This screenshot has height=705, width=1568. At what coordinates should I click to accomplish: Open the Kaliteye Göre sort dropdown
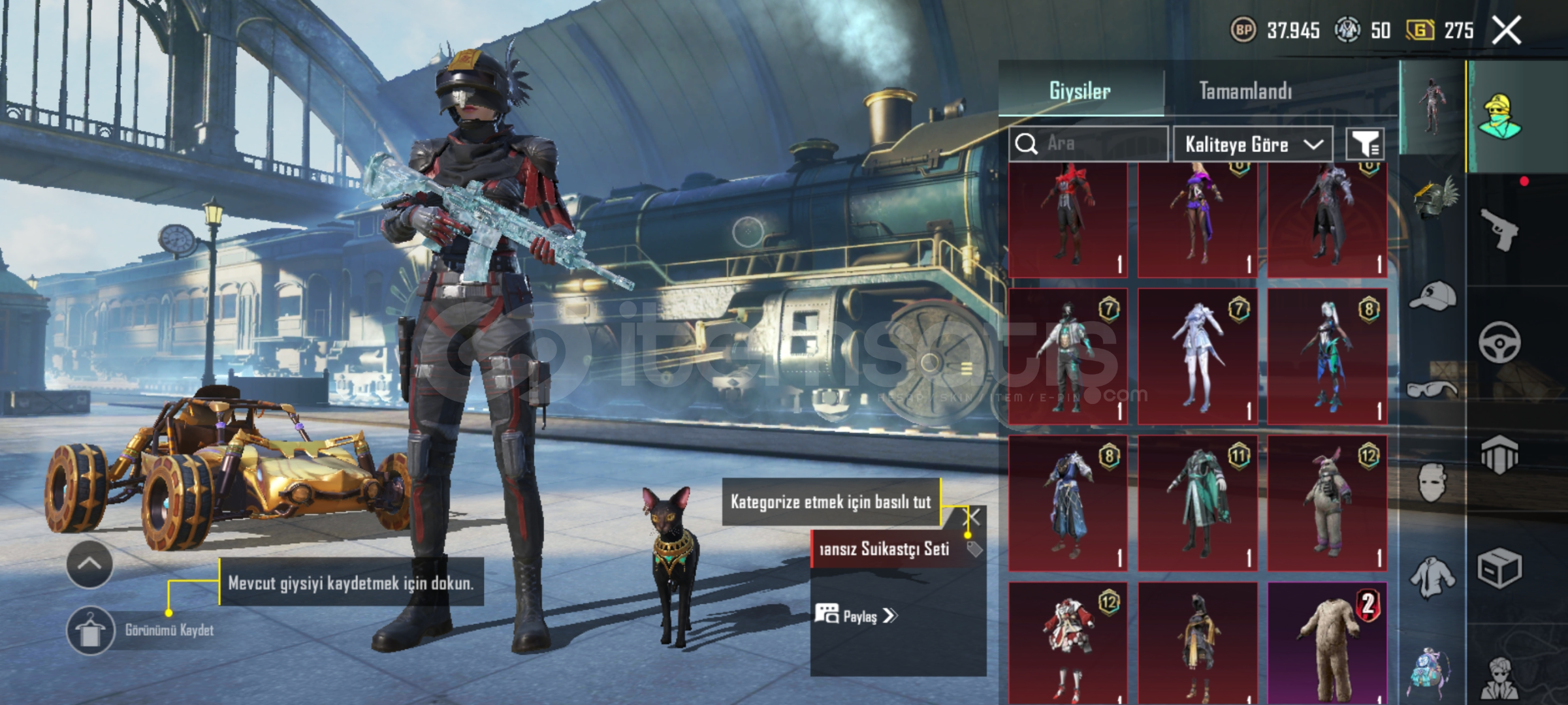point(1253,144)
